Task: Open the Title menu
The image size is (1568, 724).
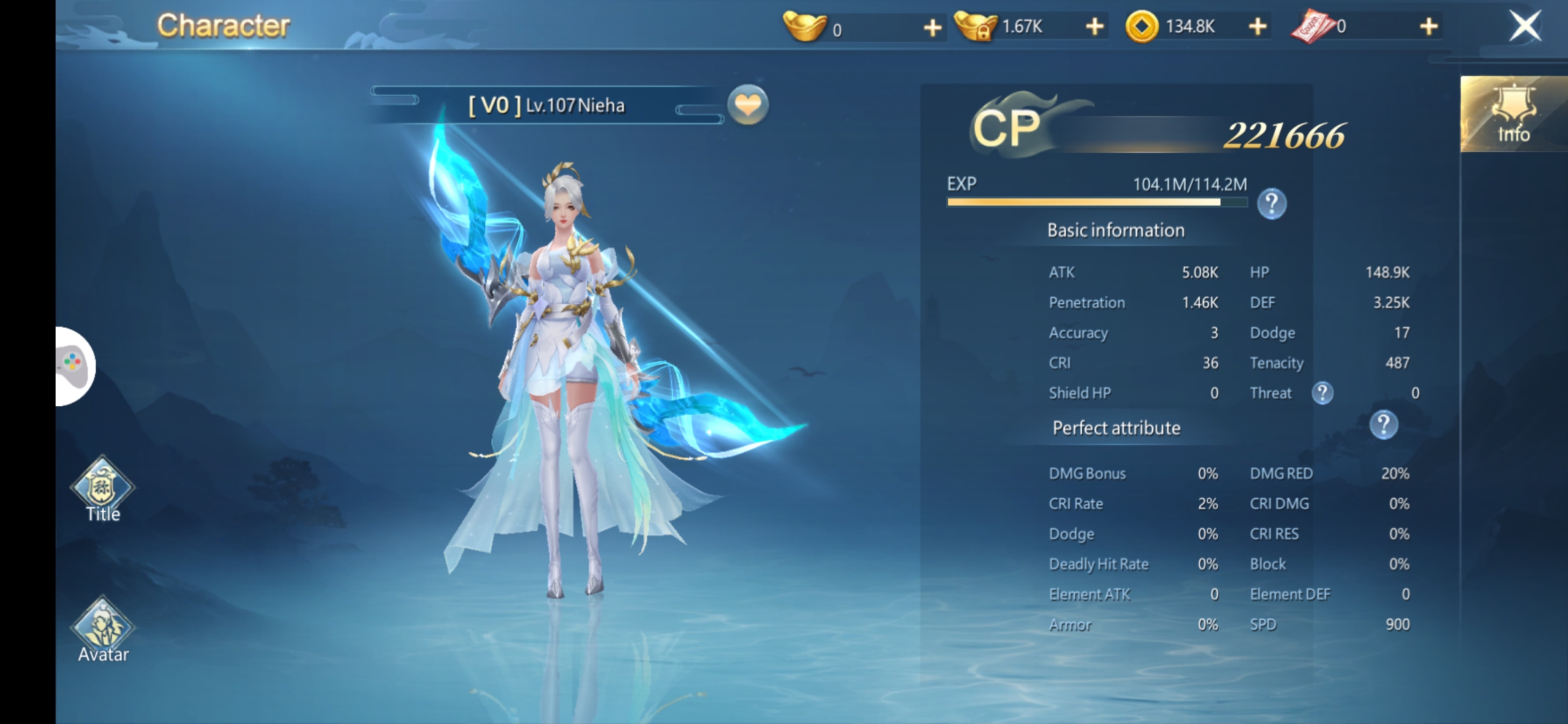Action: (x=103, y=489)
